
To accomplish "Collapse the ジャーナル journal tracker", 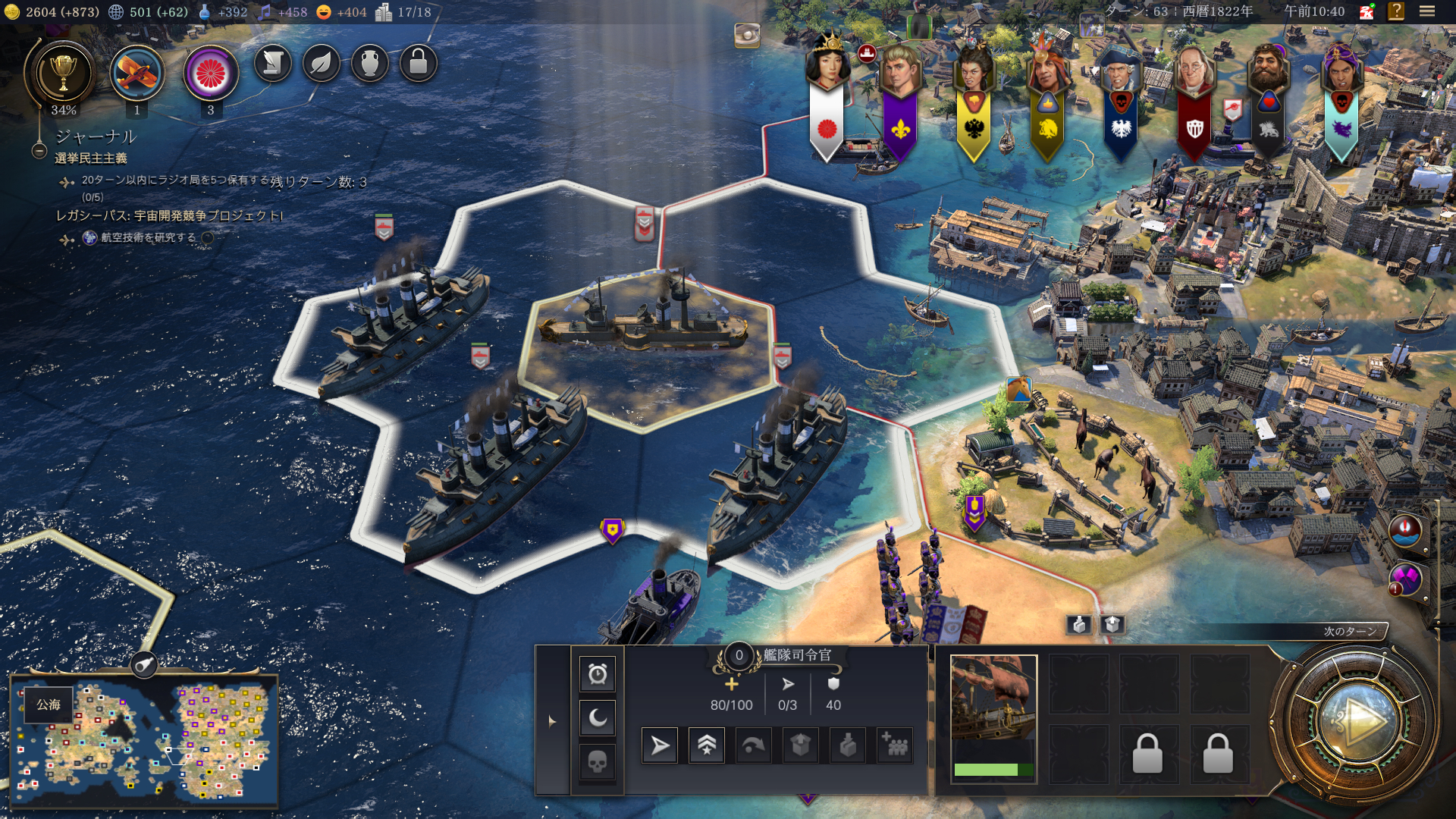I will point(39,151).
